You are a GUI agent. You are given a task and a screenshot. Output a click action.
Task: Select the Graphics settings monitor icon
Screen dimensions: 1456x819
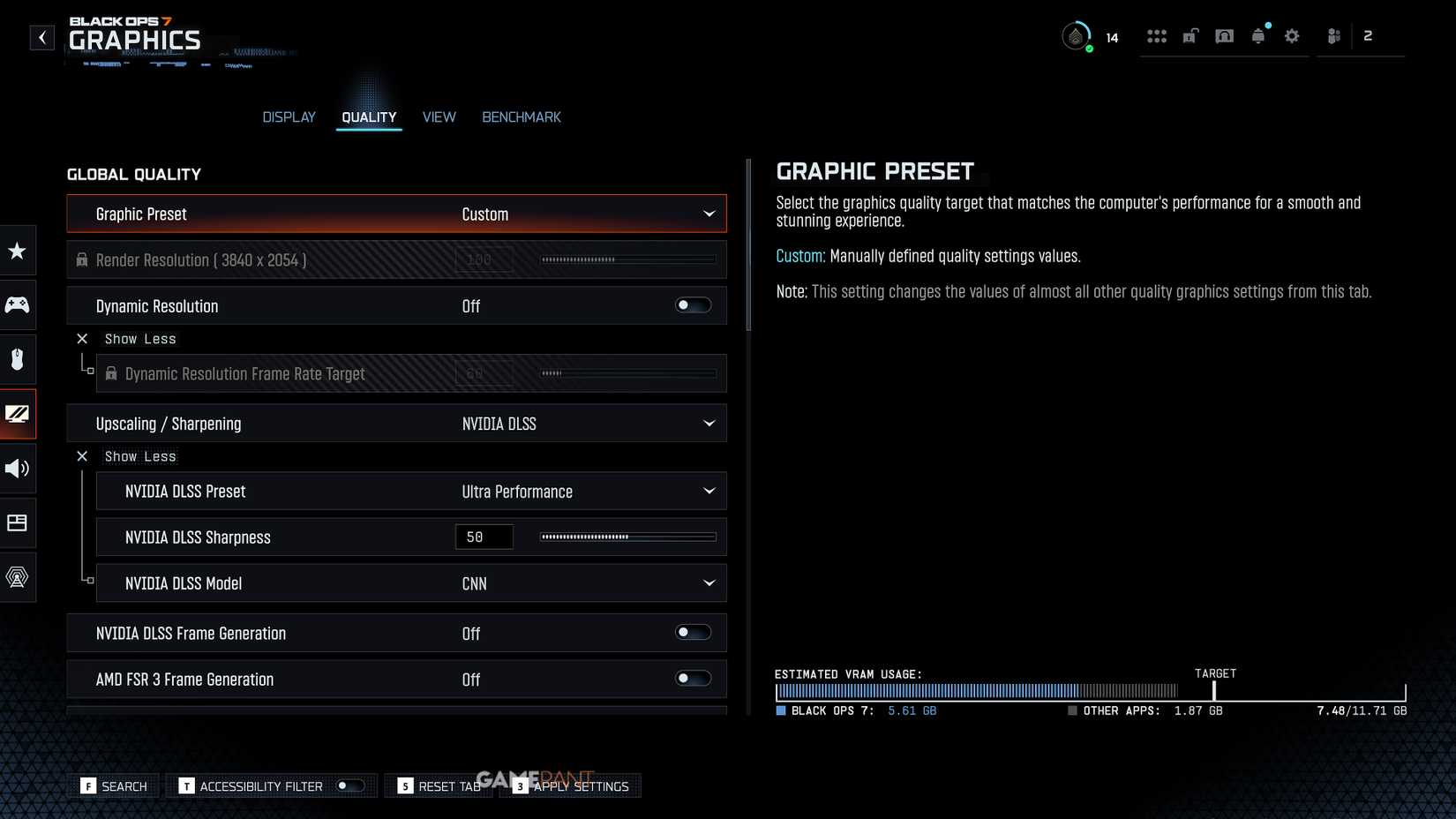click(18, 414)
